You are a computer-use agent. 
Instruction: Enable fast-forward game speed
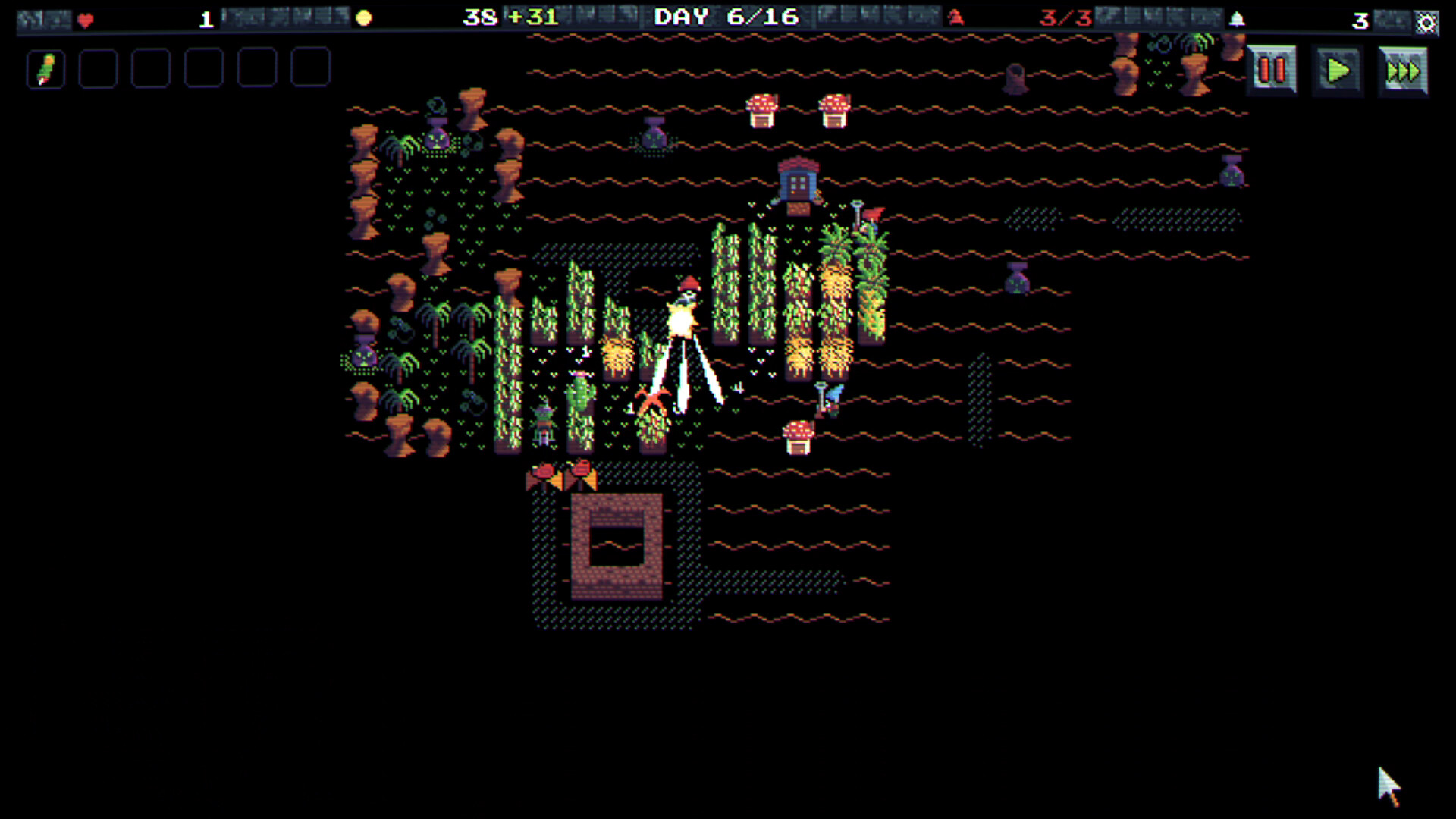click(x=1403, y=69)
